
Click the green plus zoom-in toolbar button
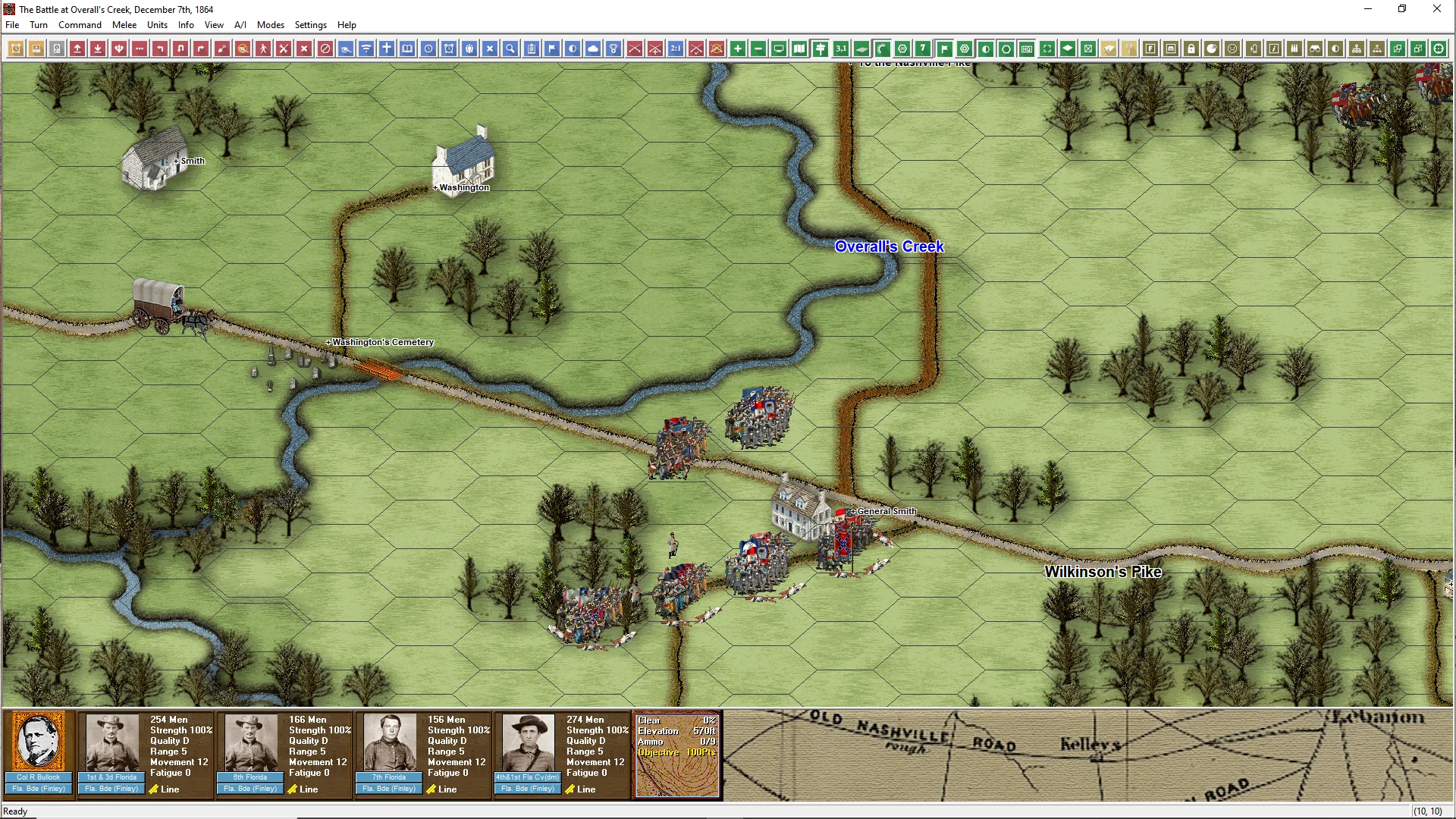(738, 49)
